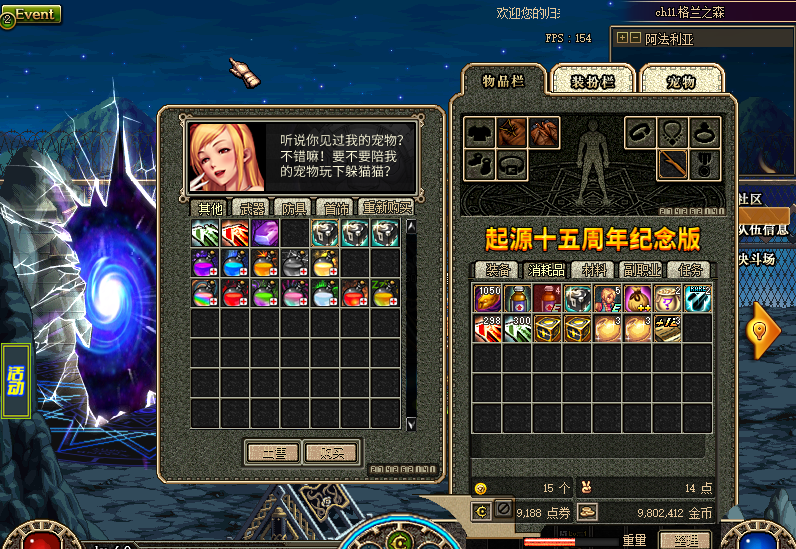
Task: Click the 出售 sell button
Action: point(273,452)
